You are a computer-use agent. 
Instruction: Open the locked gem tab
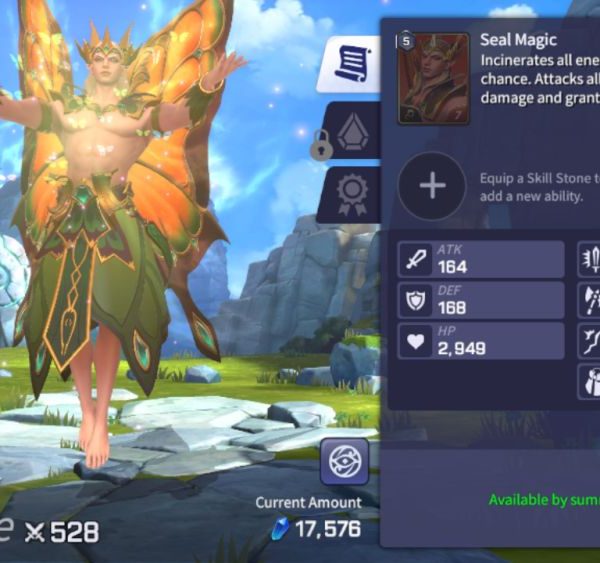(x=350, y=131)
